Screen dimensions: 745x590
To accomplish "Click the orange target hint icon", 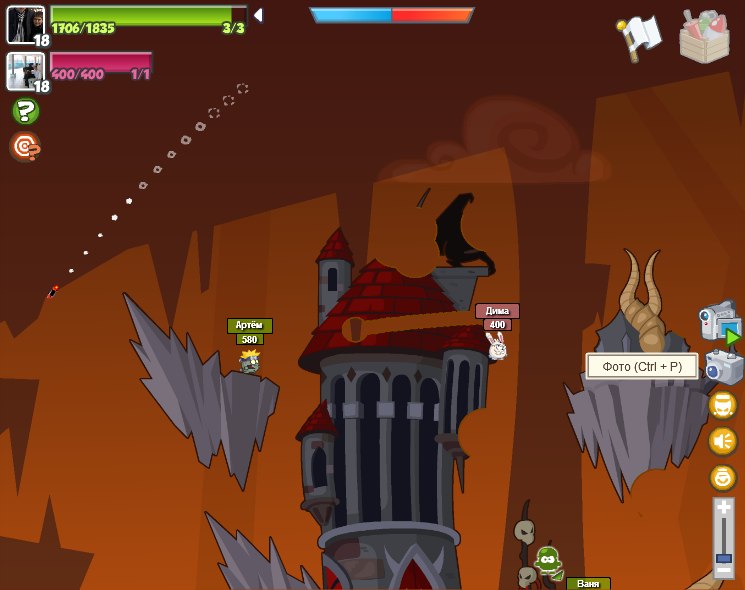I will point(25,147).
